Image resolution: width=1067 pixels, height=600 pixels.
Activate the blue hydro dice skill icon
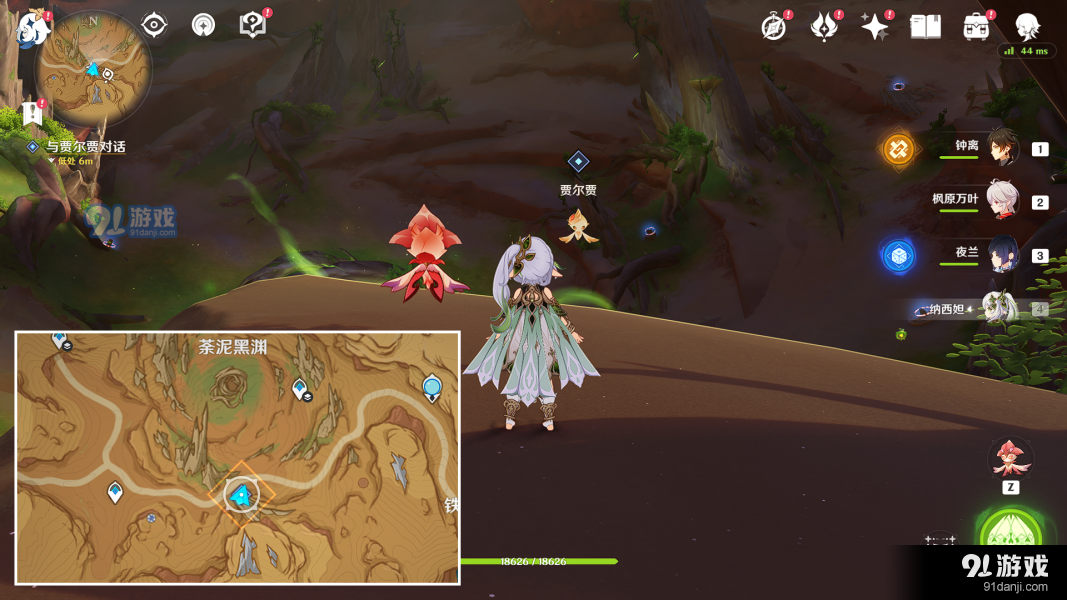pyautogui.click(x=898, y=256)
